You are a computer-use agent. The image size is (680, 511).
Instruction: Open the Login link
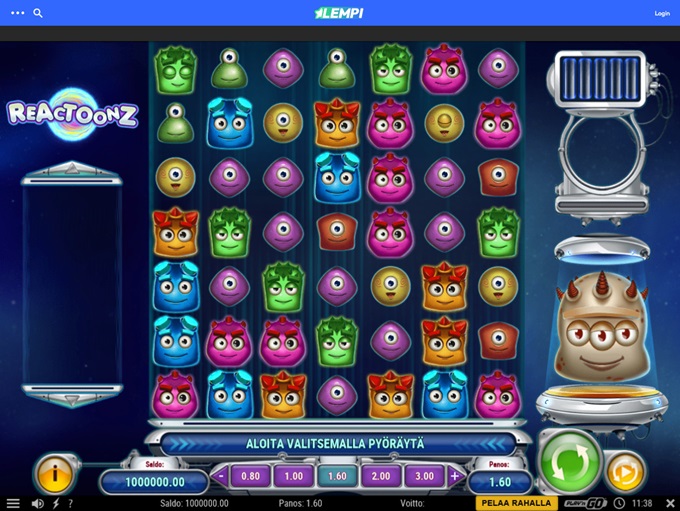pyautogui.click(x=661, y=14)
